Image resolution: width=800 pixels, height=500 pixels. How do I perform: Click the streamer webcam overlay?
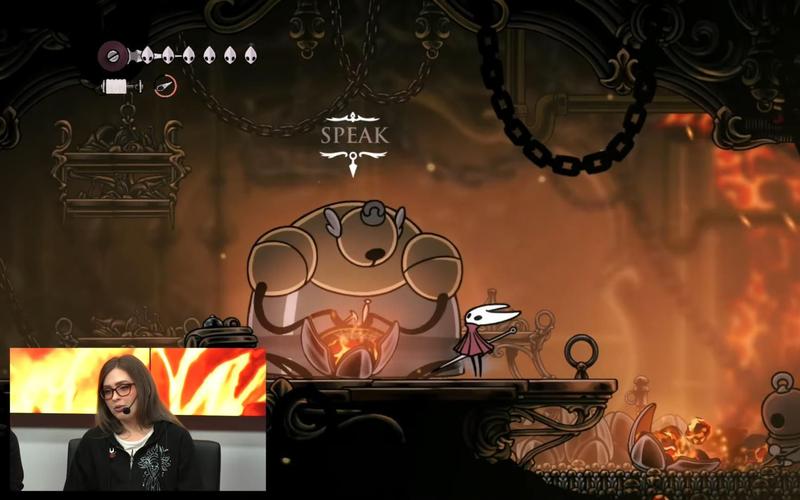(138, 419)
